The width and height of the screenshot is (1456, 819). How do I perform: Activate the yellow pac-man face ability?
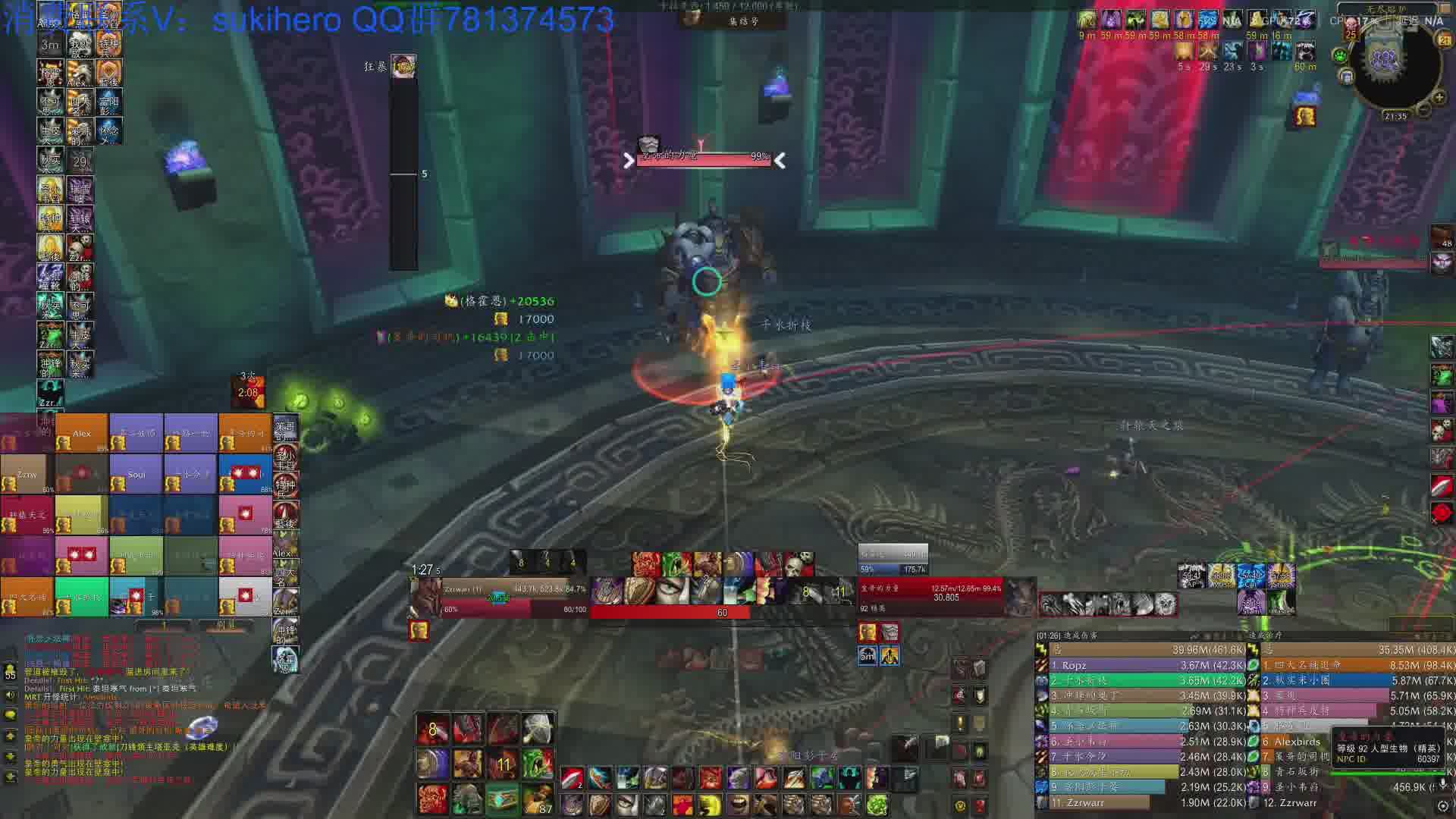pos(710,804)
